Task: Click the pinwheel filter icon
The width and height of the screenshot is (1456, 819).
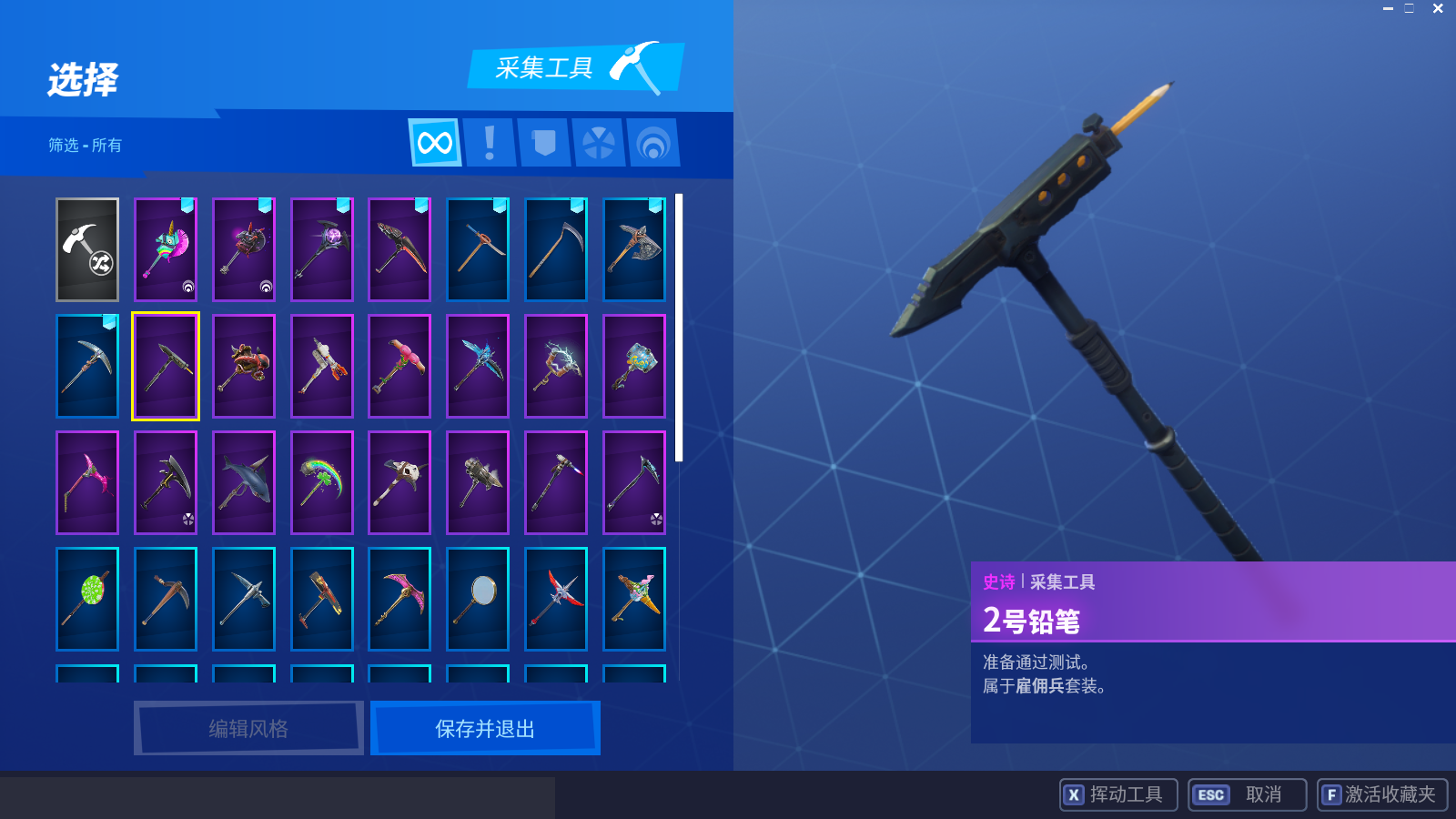Action: click(599, 143)
